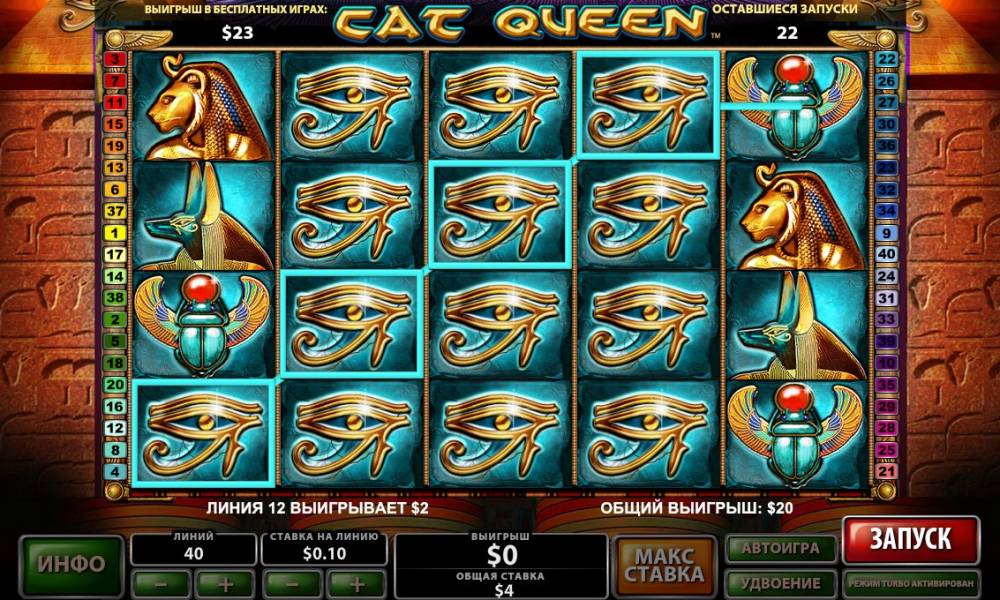The height and width of the screenshot is (600, 1000).
Task: Select payline marker 37 on left strip
Action: (x=115, y=210)
